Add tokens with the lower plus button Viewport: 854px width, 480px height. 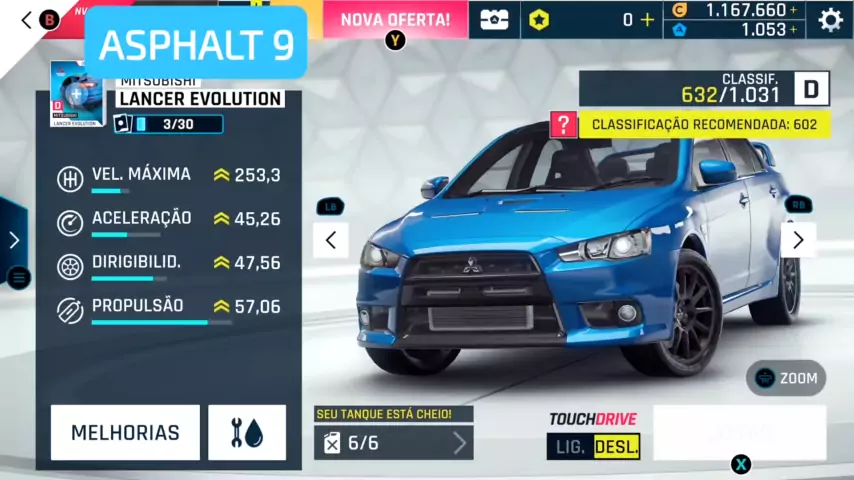794,30
